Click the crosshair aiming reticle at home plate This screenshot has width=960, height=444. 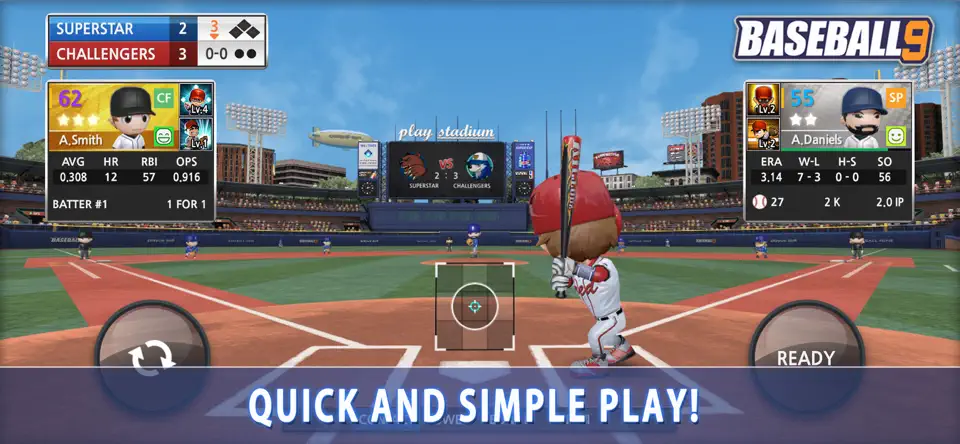click(475, 306)
